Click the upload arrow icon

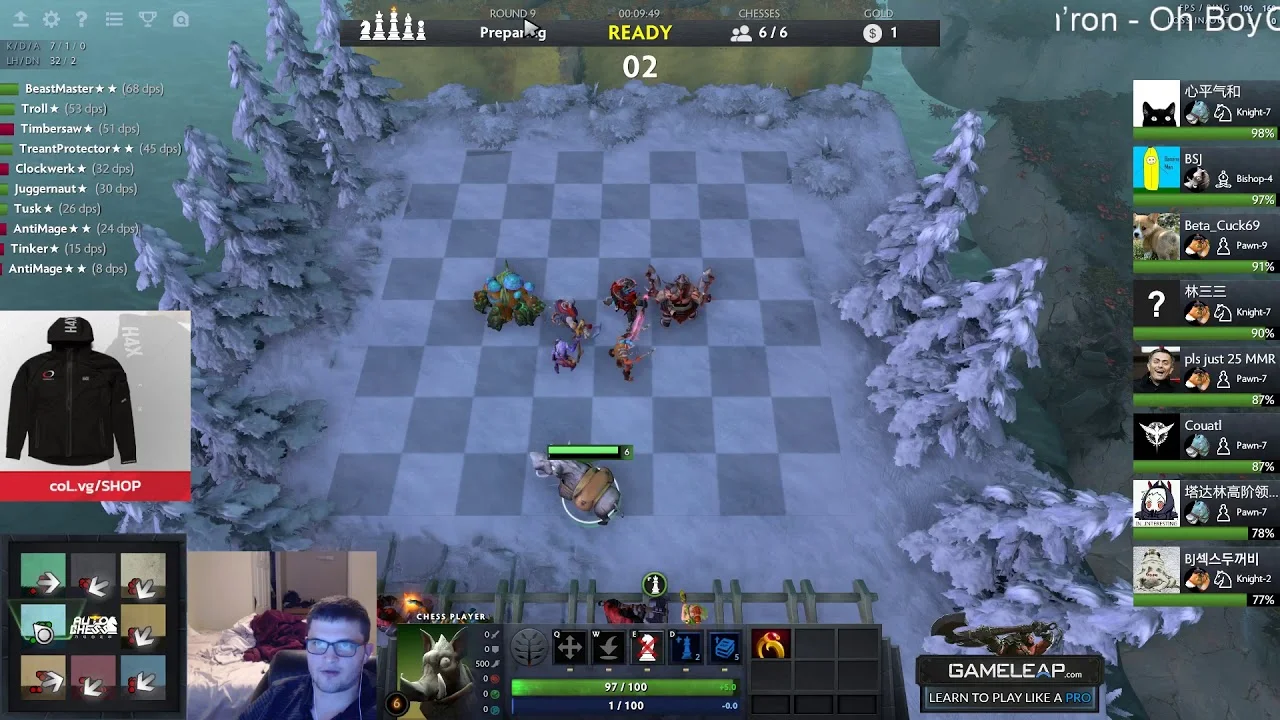(x=21, y=19)
